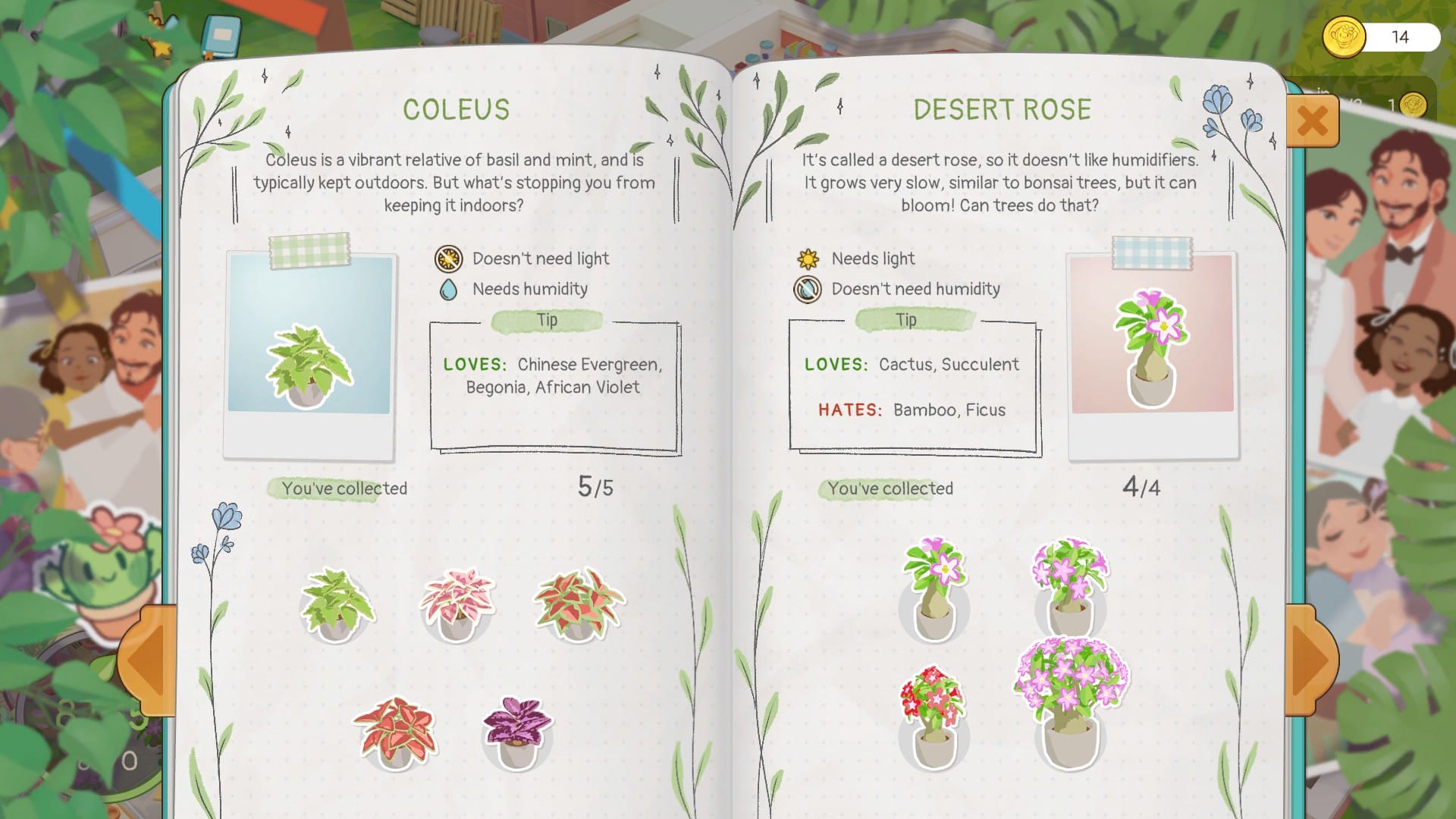Switch to the Desert Rose page heading
1456x819 pixels.
(x=1003, y=108)
